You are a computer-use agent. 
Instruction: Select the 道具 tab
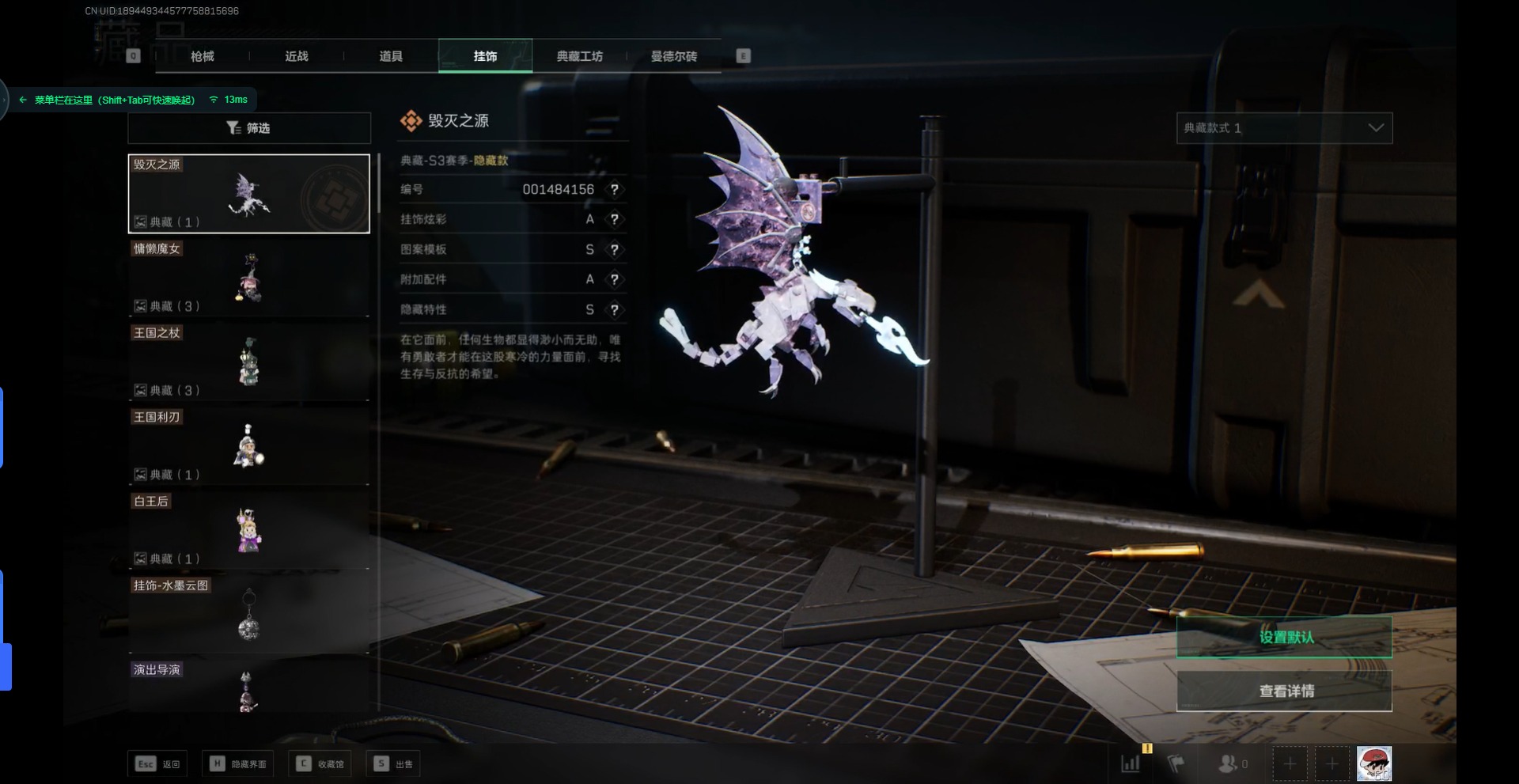pos(391,56)
